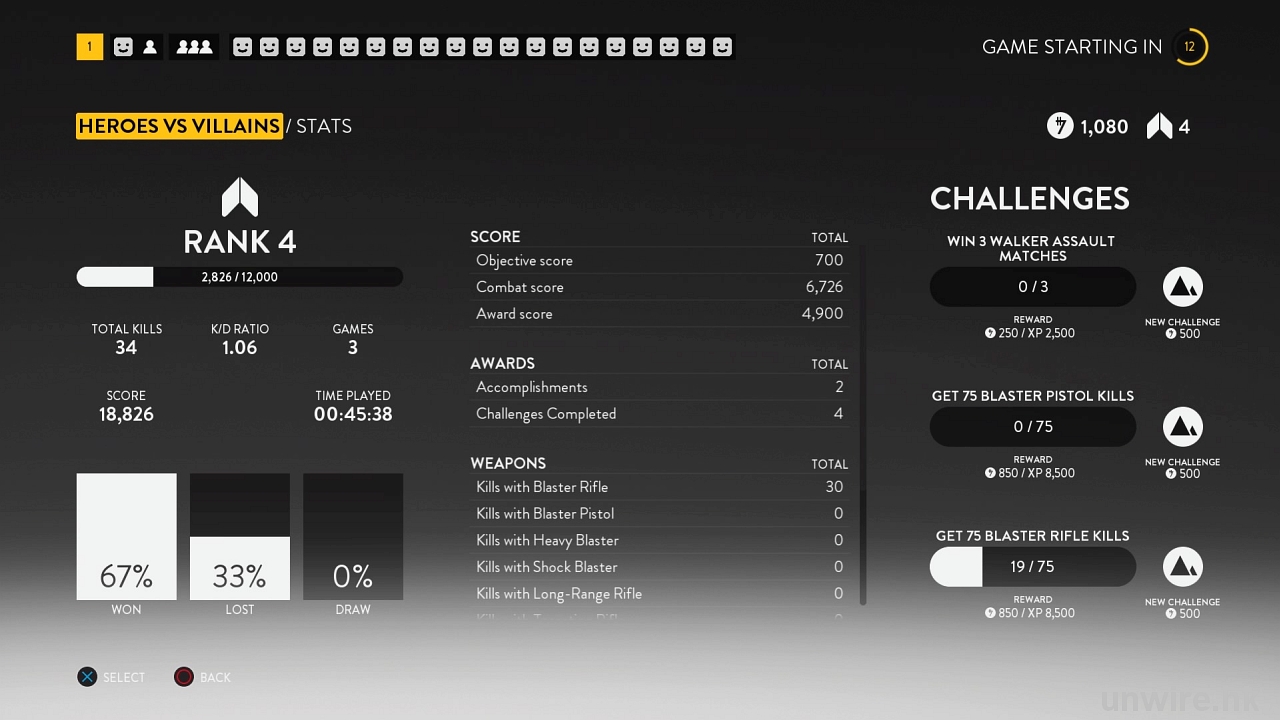Screen dimensions: 1280x720
Task: Request new challenge beside Walker Assault matches
Action: (x=1182, y=287)
